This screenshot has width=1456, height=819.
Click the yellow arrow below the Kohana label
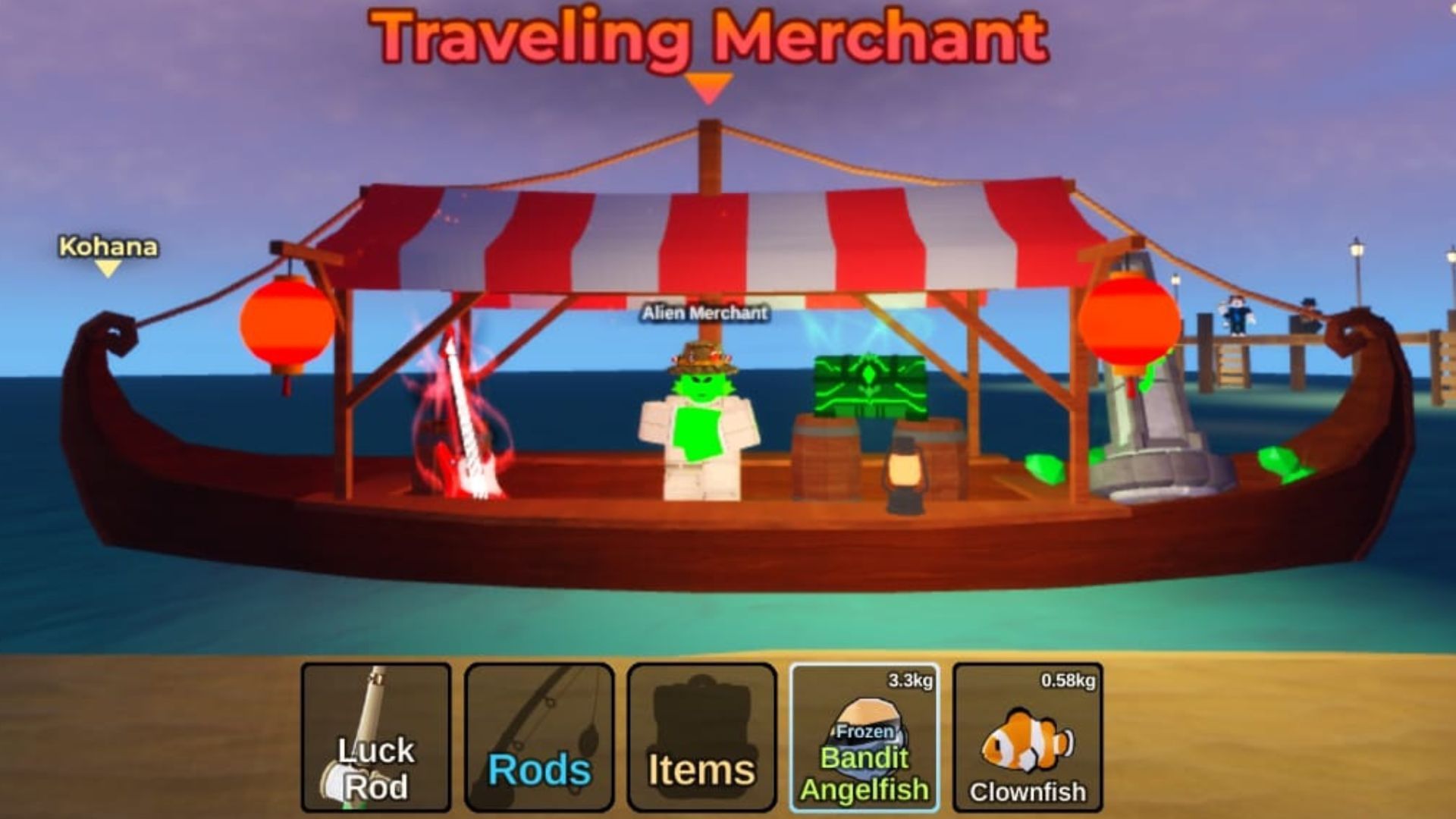[x=107, y=269]
